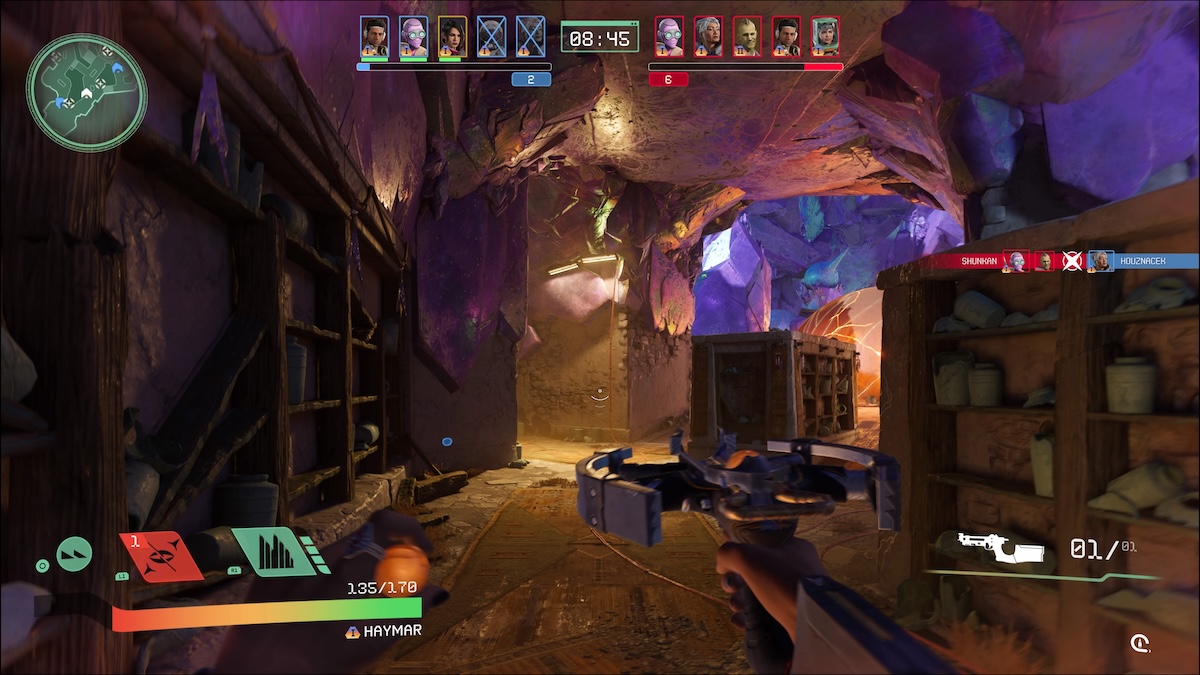The height and width of the screenshot is (675, 1200).
Task: Pick red team's green-helmeted character portrait
Action: (x=825, y=36)
